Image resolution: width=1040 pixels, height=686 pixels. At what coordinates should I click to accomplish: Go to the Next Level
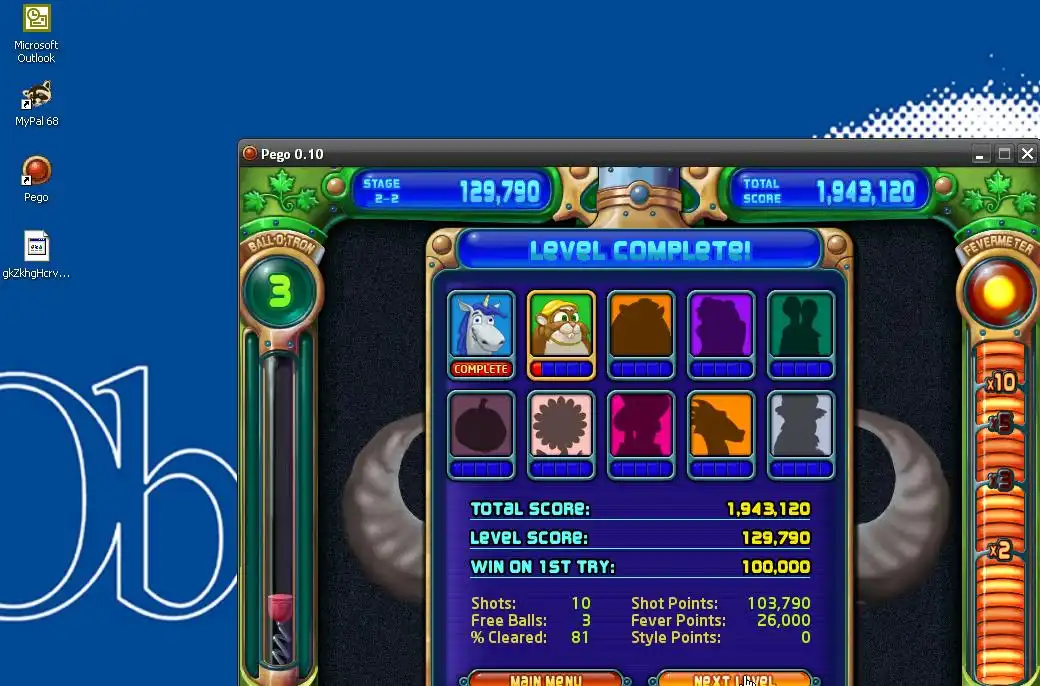coord(733,679)
